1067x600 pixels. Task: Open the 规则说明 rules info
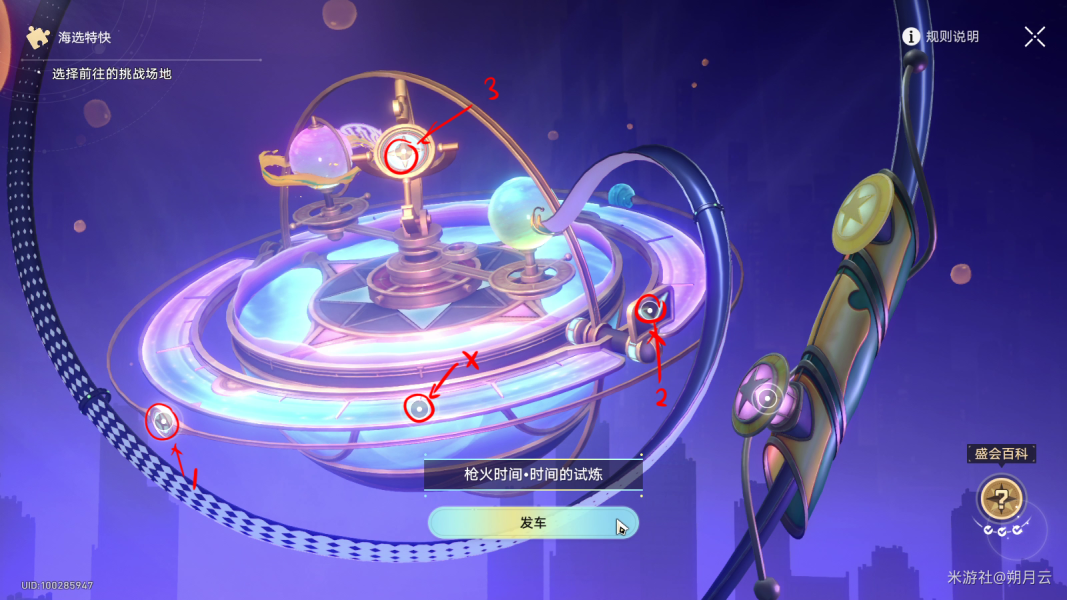[940, 37]
